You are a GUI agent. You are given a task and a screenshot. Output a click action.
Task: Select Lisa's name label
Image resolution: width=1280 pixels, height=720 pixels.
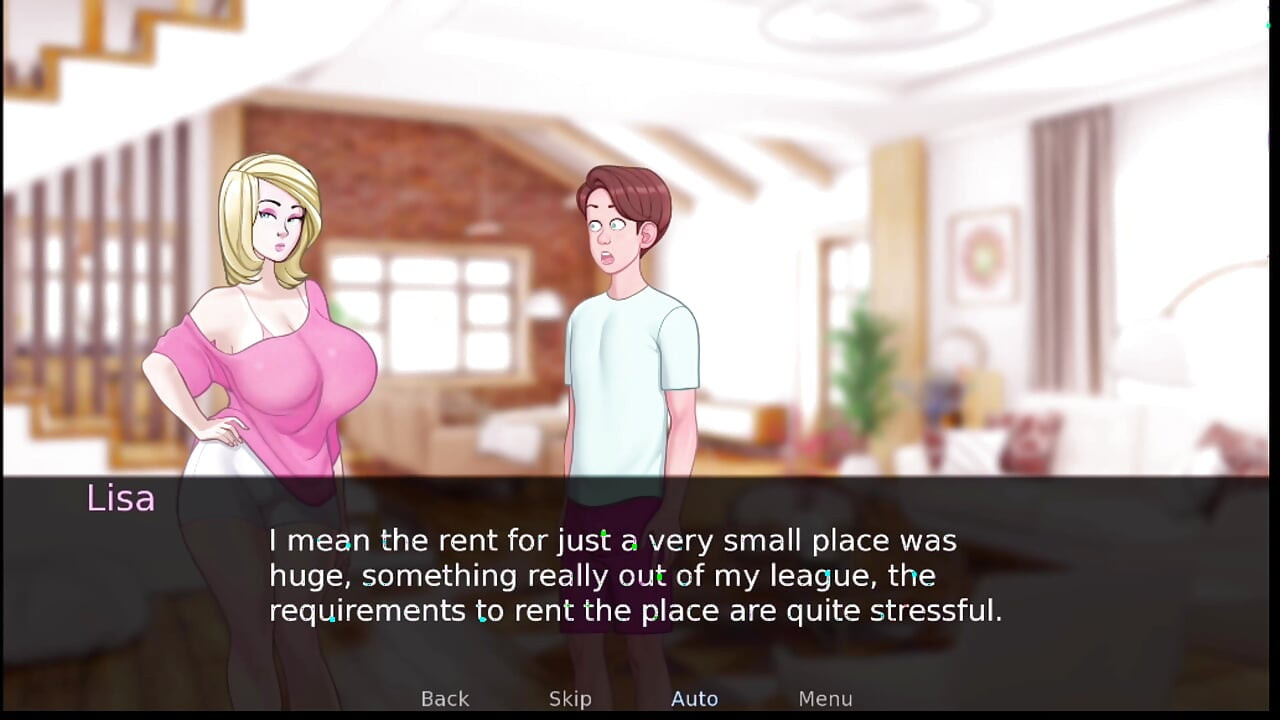point(120,499)
